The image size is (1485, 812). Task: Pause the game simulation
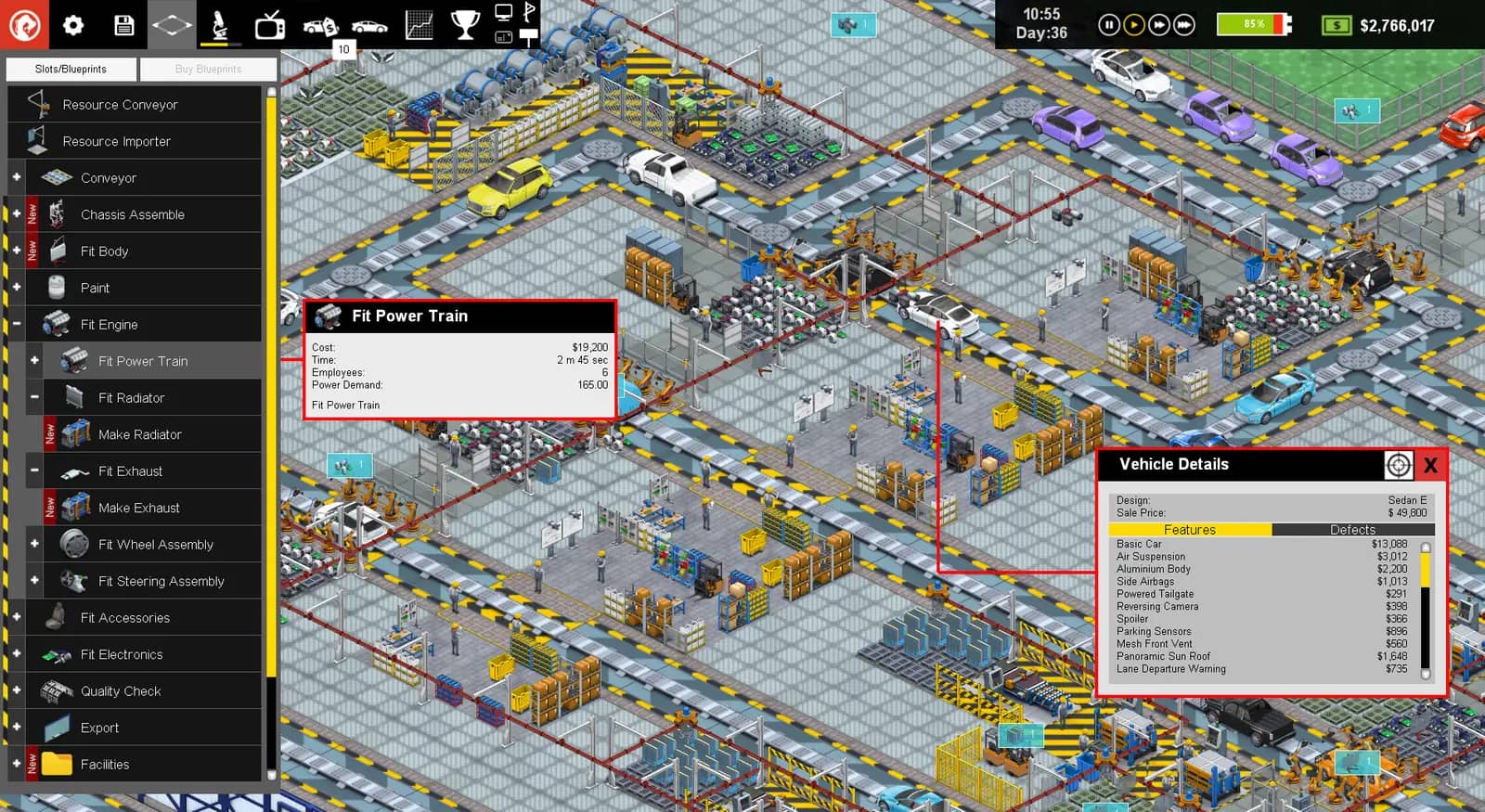pyautogui.click(x=1108, y=25)
